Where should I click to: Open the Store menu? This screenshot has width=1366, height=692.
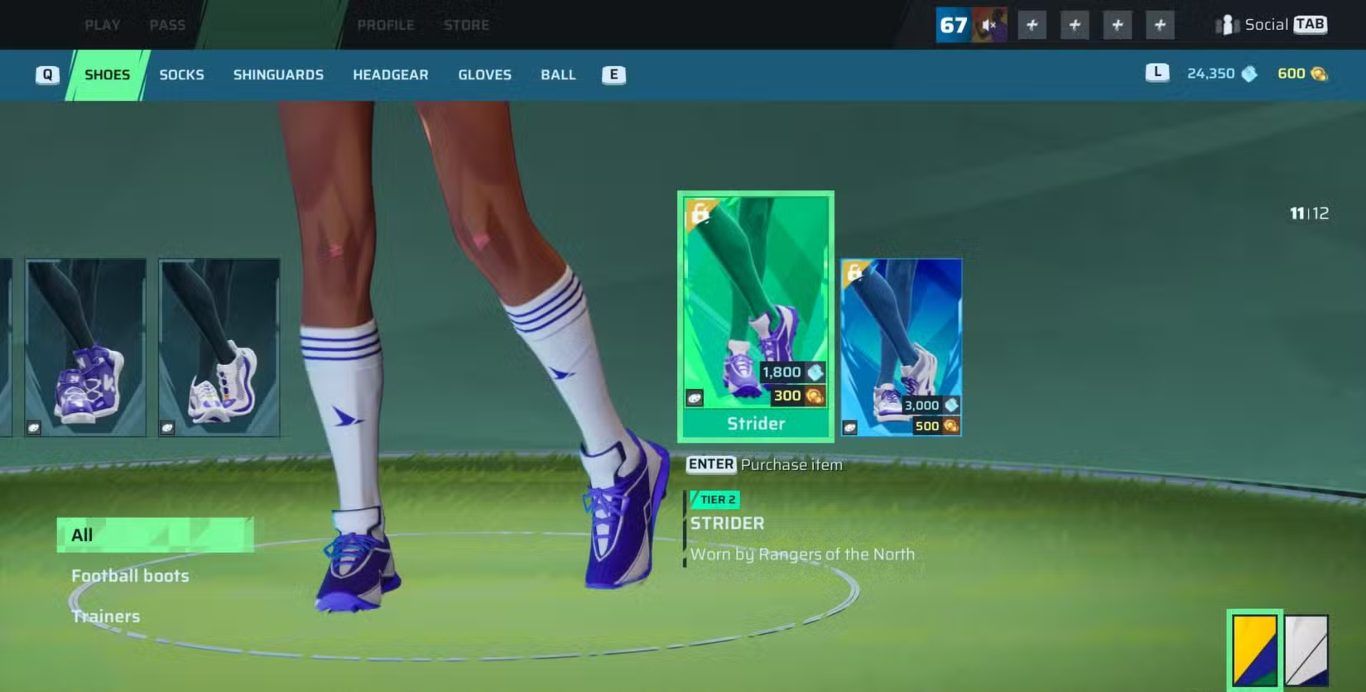click(x=466, y=25)
